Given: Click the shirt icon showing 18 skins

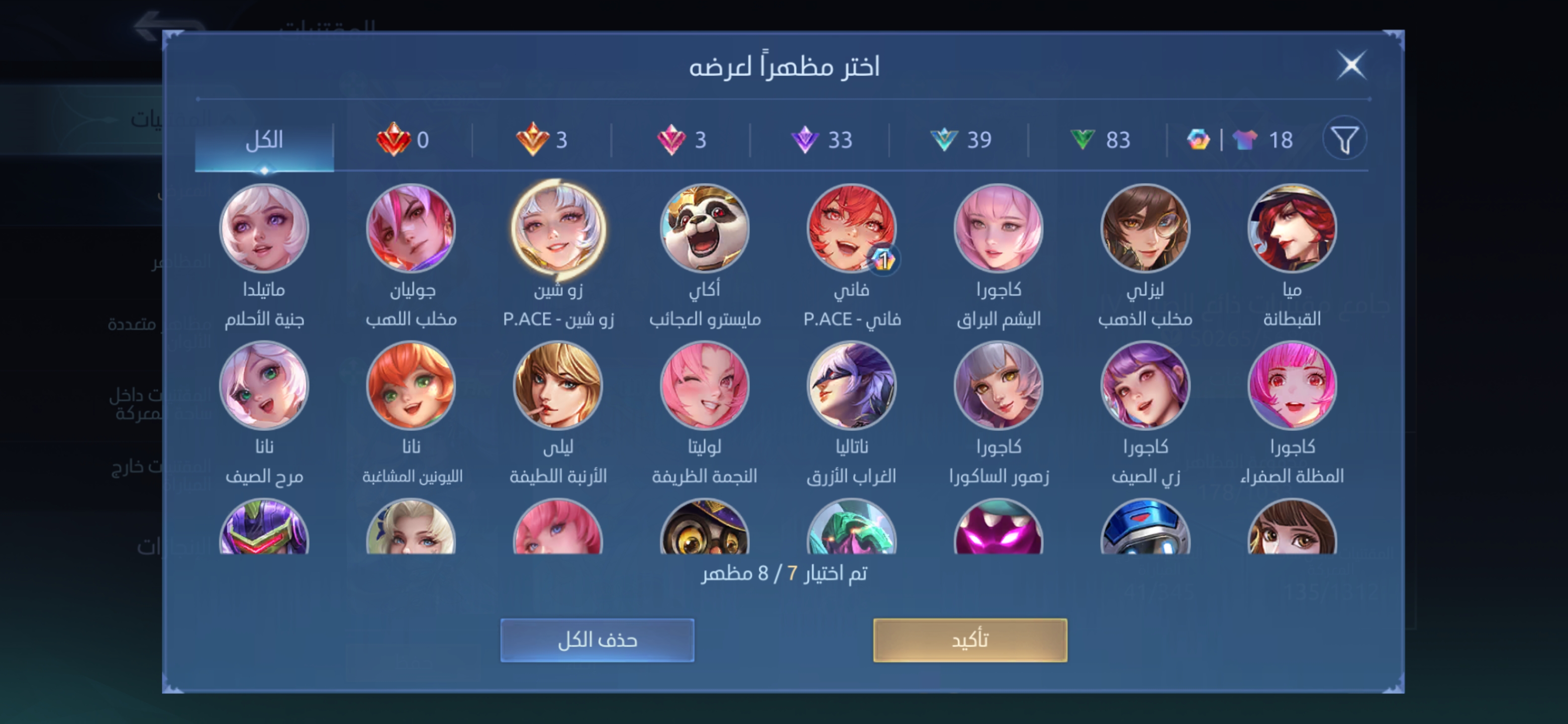Looking at the screenshot, I should (1263, 139).
